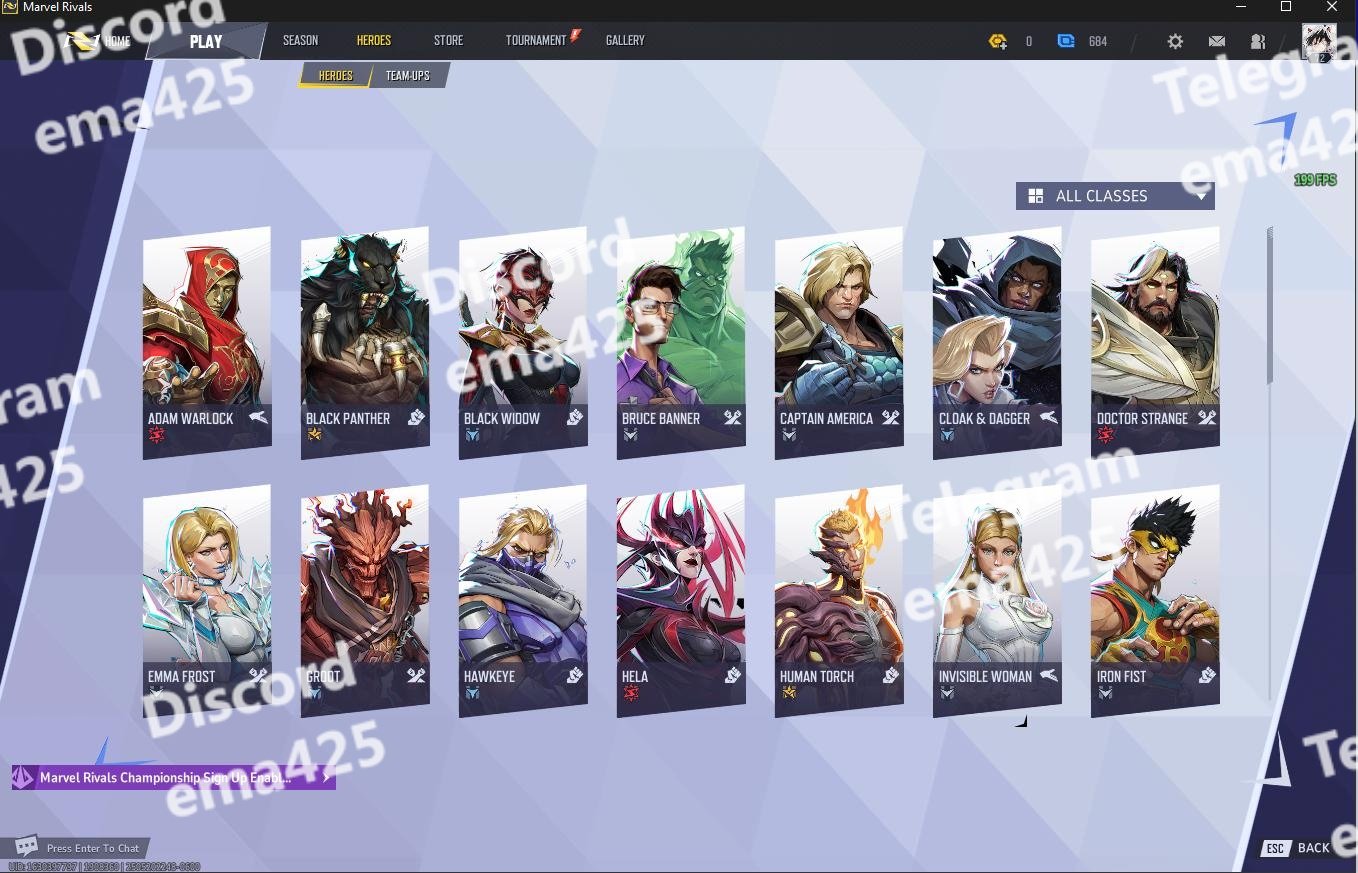Screen dimensions: 1358x873
Task: Open the settings gear icon
Action: click(1175, 41)
